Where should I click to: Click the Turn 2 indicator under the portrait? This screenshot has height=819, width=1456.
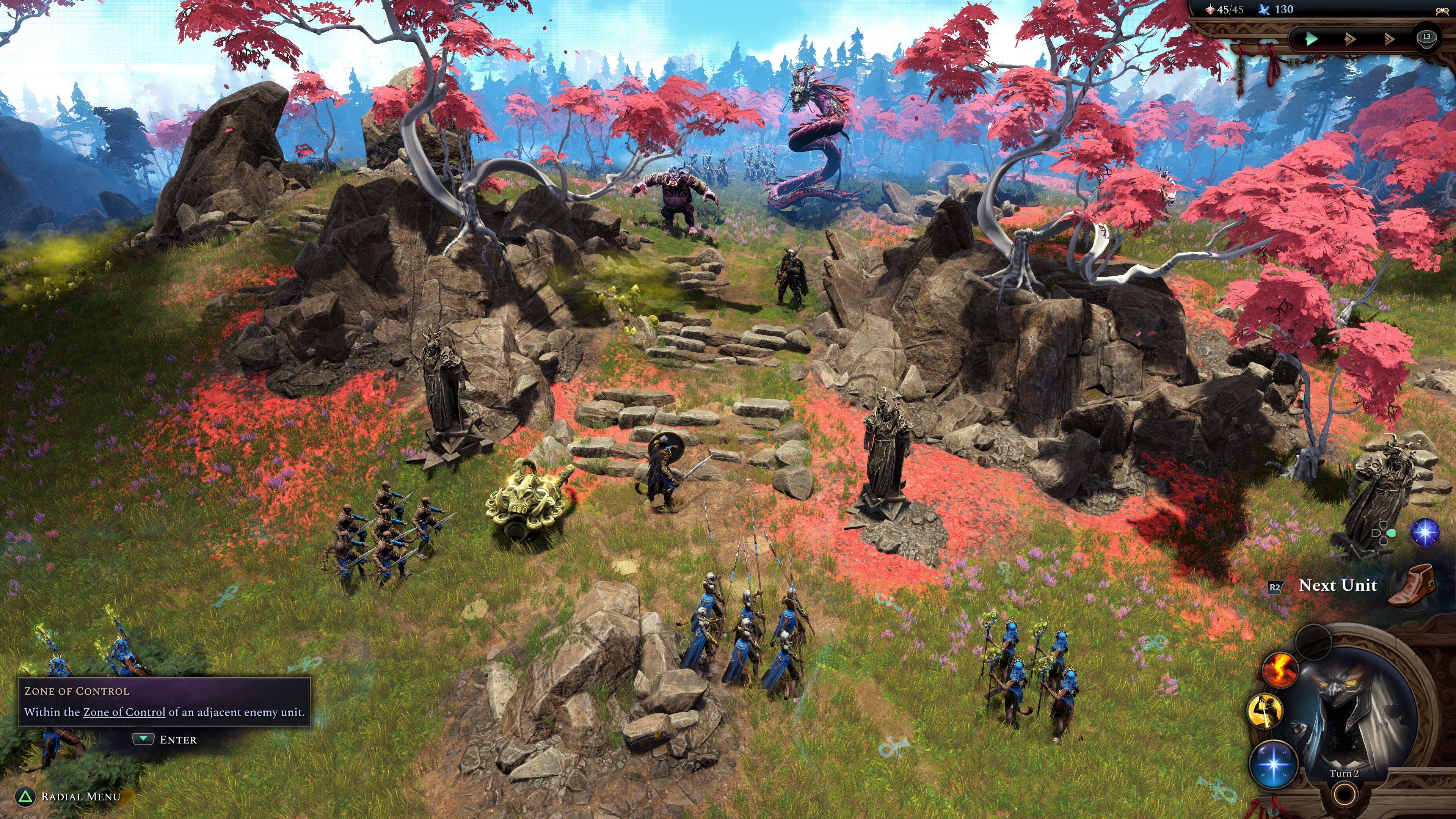pos(1345,773)
